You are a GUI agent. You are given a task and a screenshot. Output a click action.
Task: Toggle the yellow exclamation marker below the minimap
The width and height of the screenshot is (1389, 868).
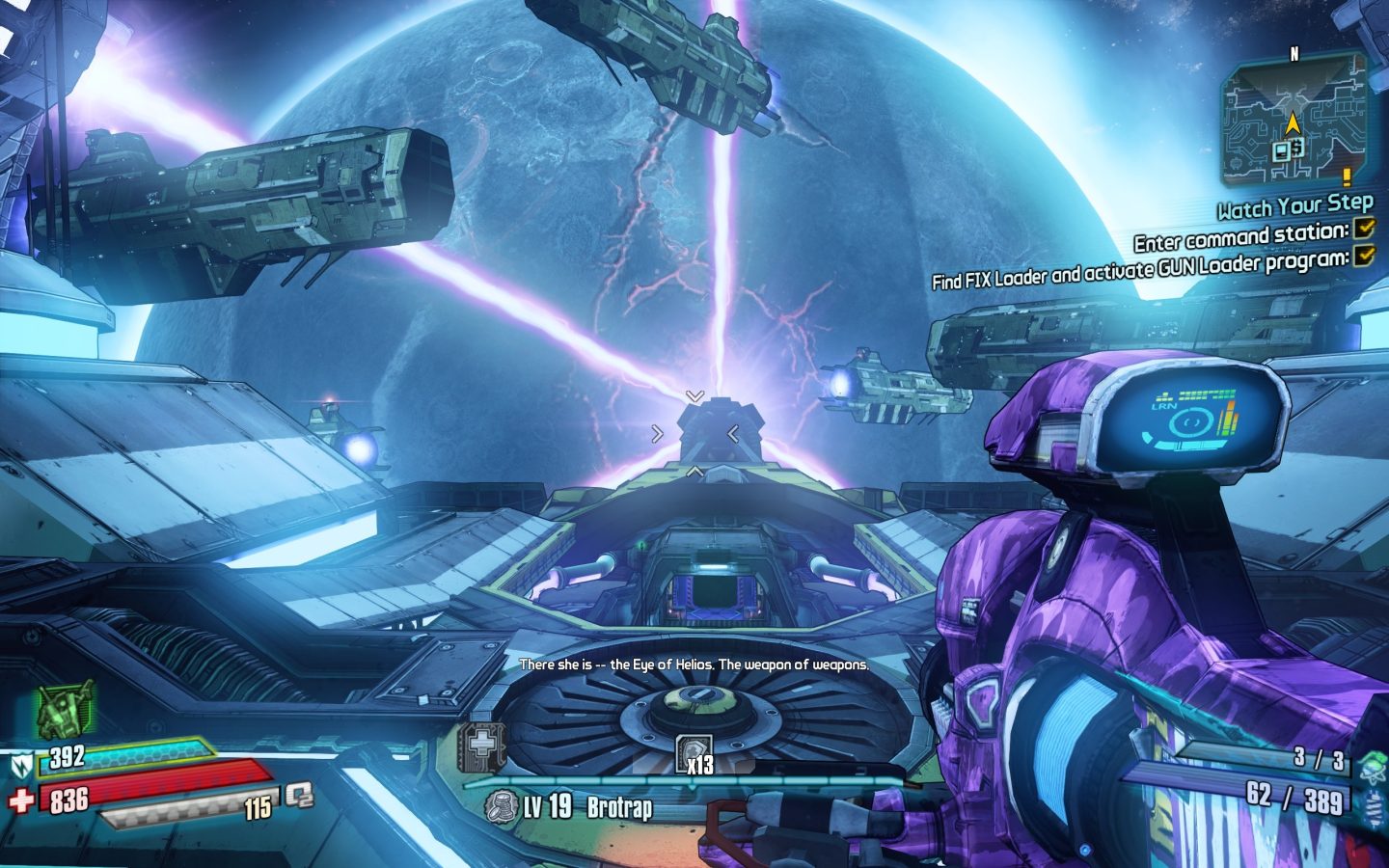point(1347,177)
